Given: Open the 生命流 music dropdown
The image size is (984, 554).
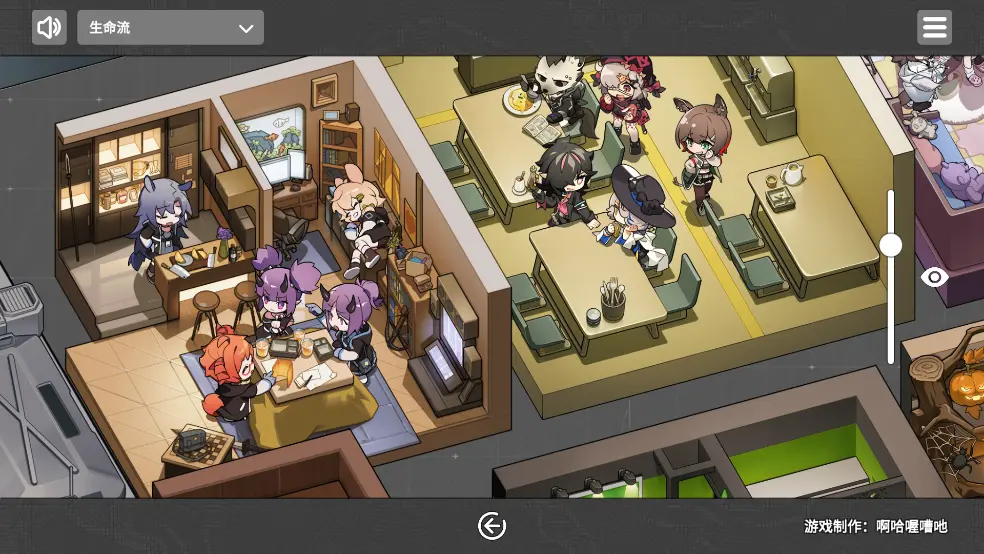Looking at the screenshot, I should coord(170,28).
